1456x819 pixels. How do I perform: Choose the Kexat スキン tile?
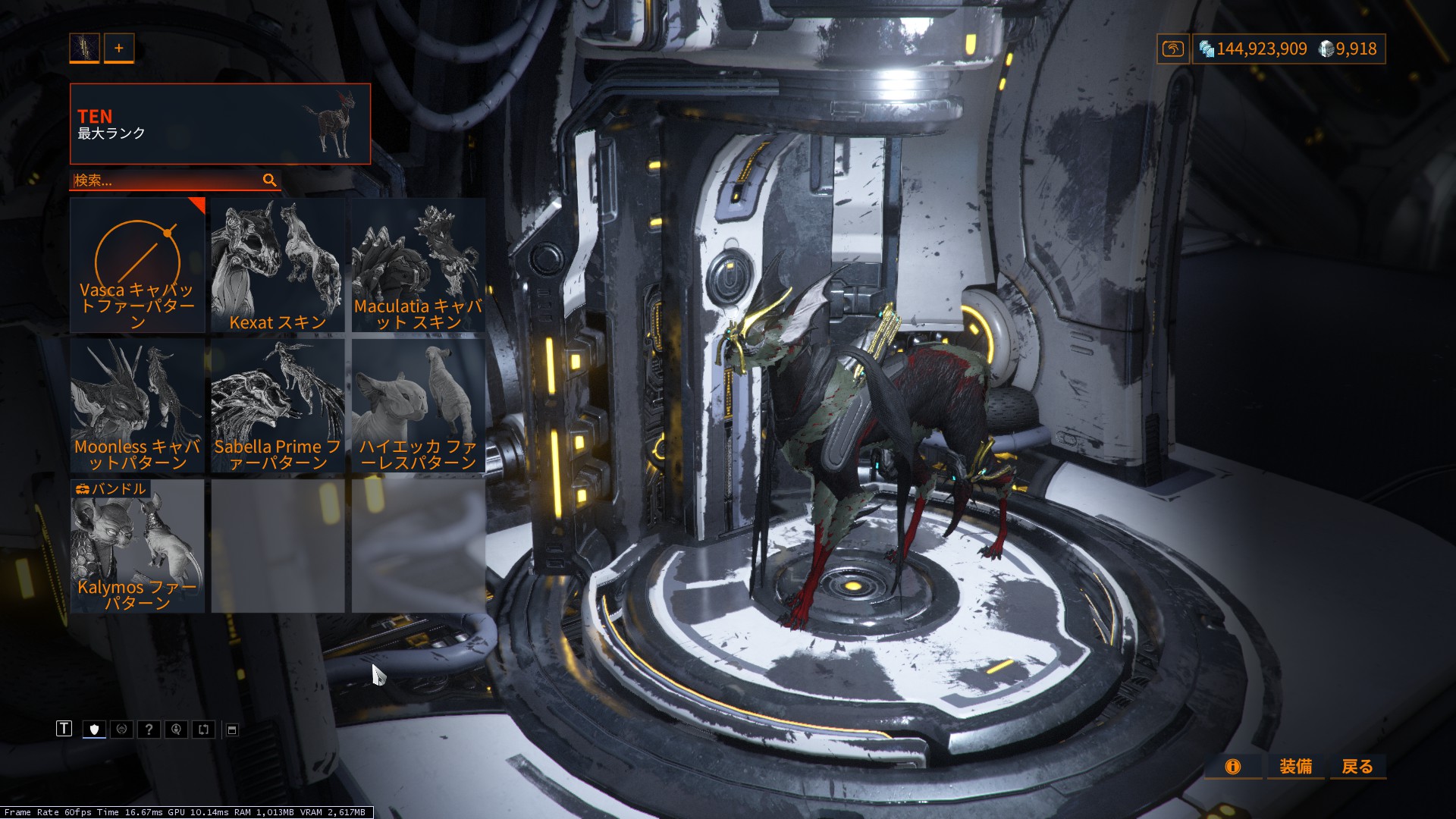[278, 265]
